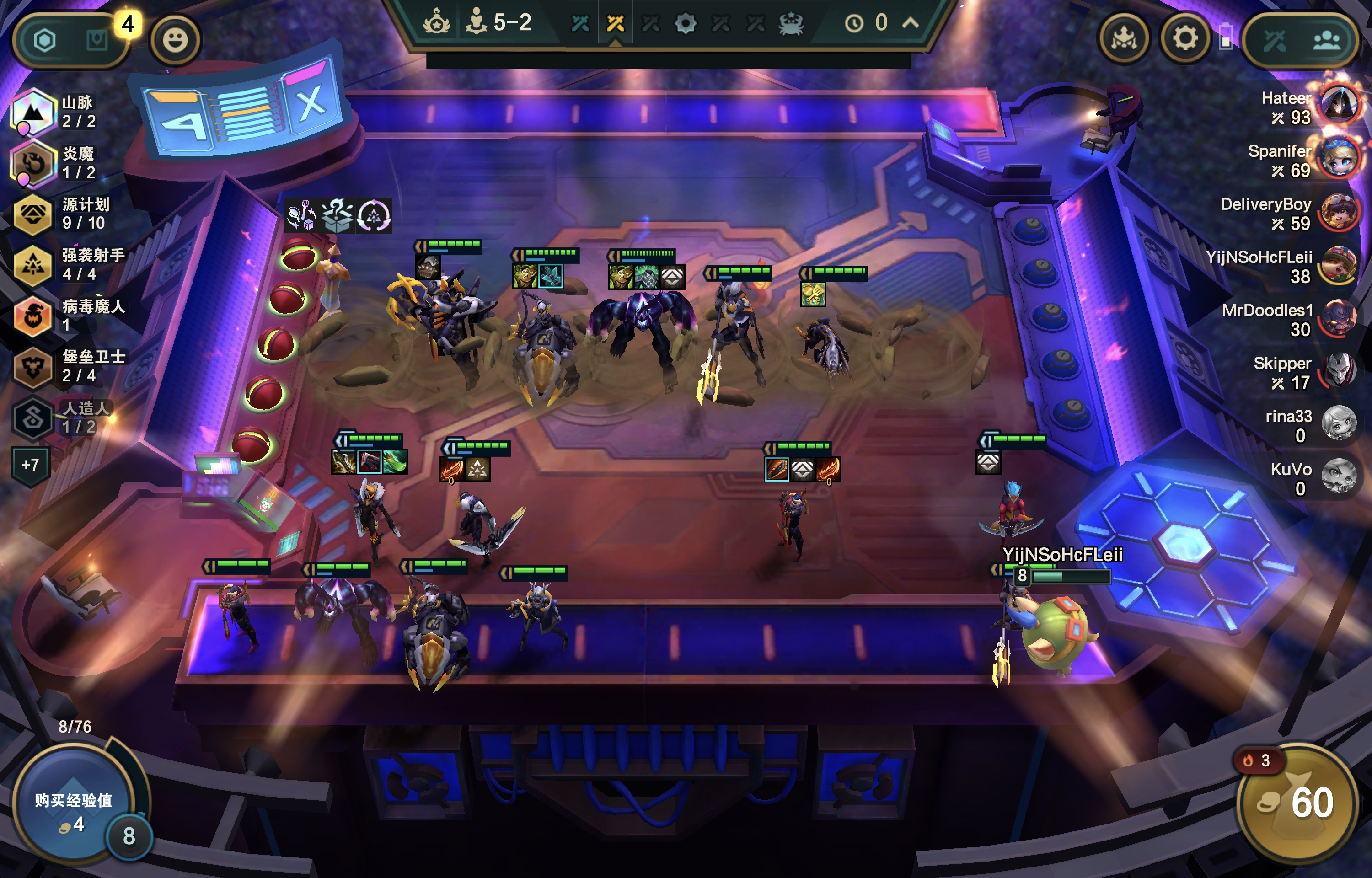Open the hexagon augments panel
This screenshot has width=1372, height=878.
pyautogui.click(x=44, y=40)
